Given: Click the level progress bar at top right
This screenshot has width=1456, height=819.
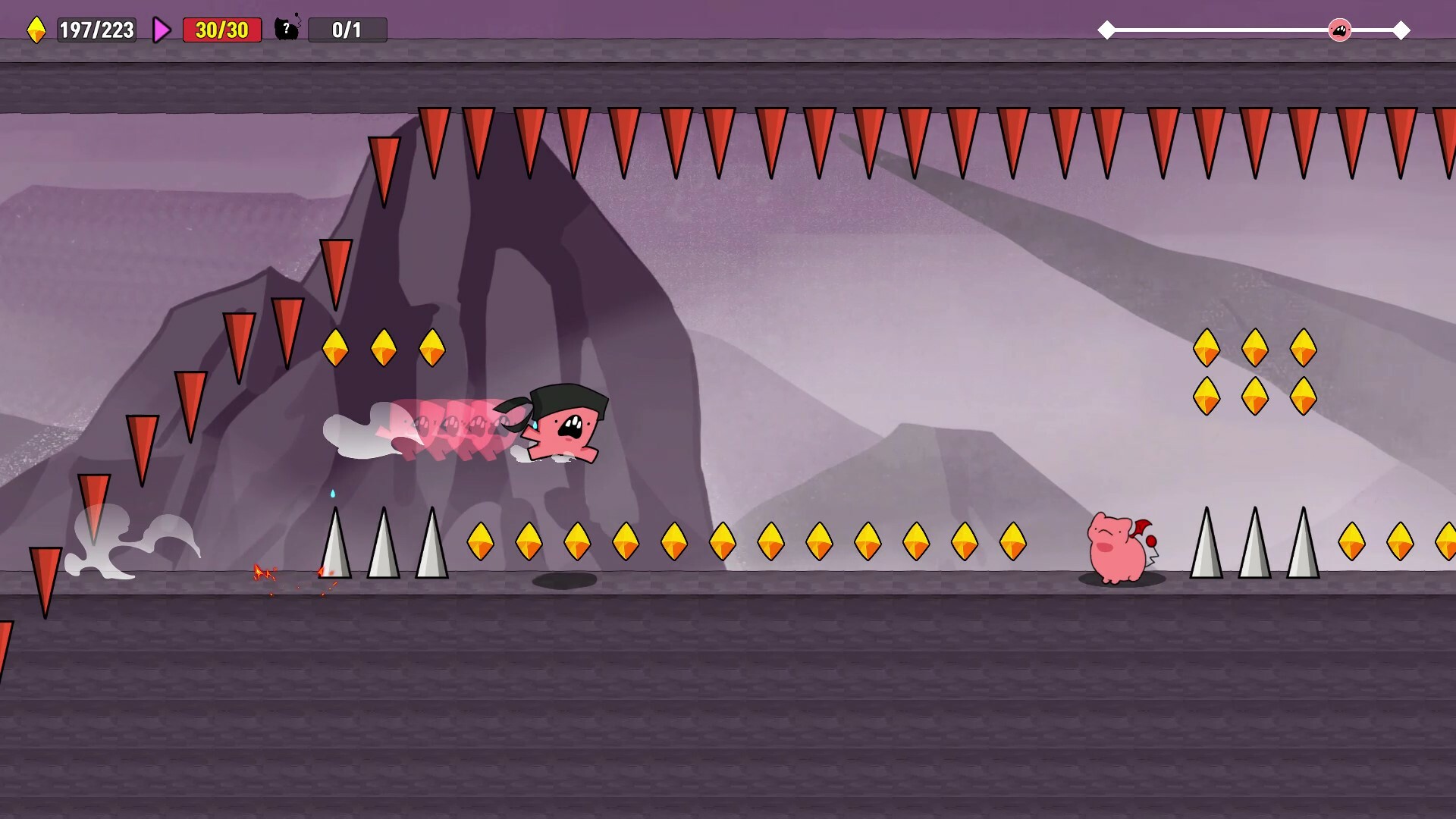Looking at the screenshot, I should point(1251,30).
